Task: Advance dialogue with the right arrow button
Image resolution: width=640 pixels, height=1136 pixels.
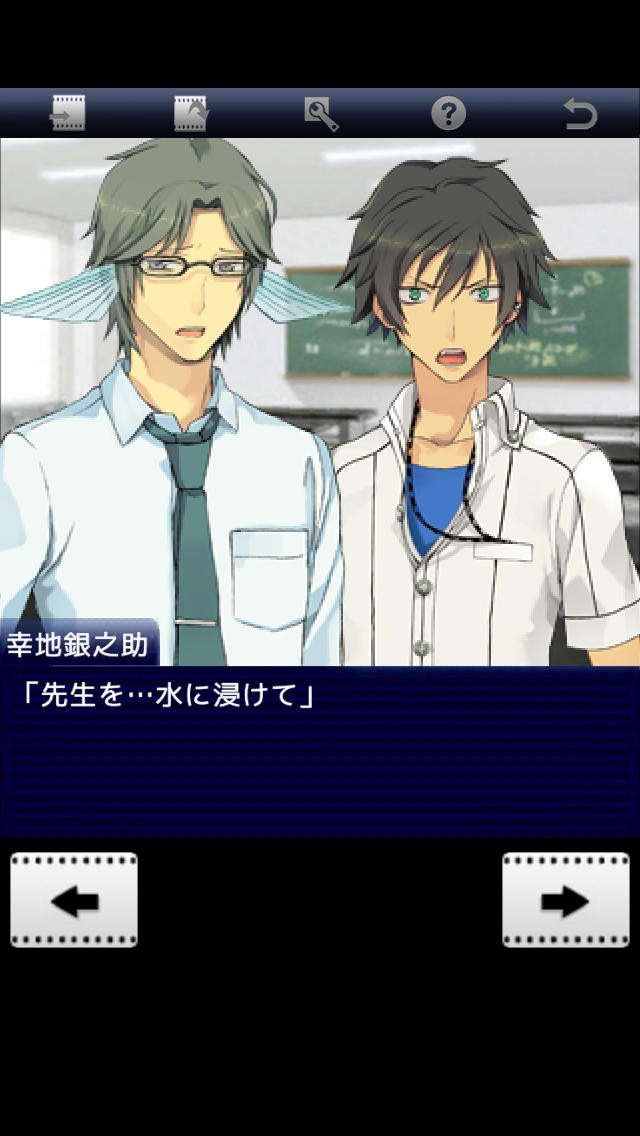Action: pos(565,900)
